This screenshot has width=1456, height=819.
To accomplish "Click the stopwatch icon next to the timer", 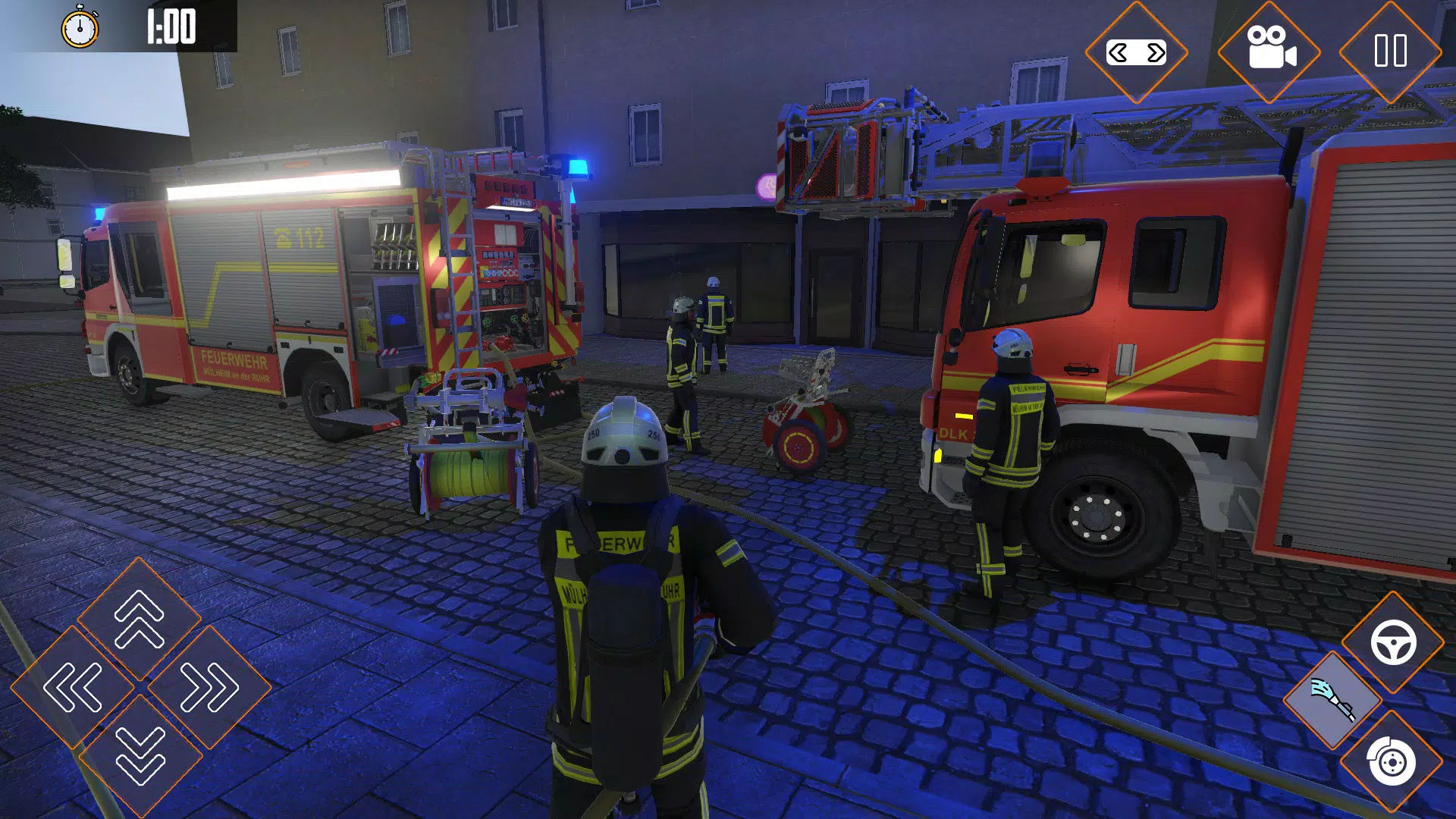I will click(x=81, y=28).
